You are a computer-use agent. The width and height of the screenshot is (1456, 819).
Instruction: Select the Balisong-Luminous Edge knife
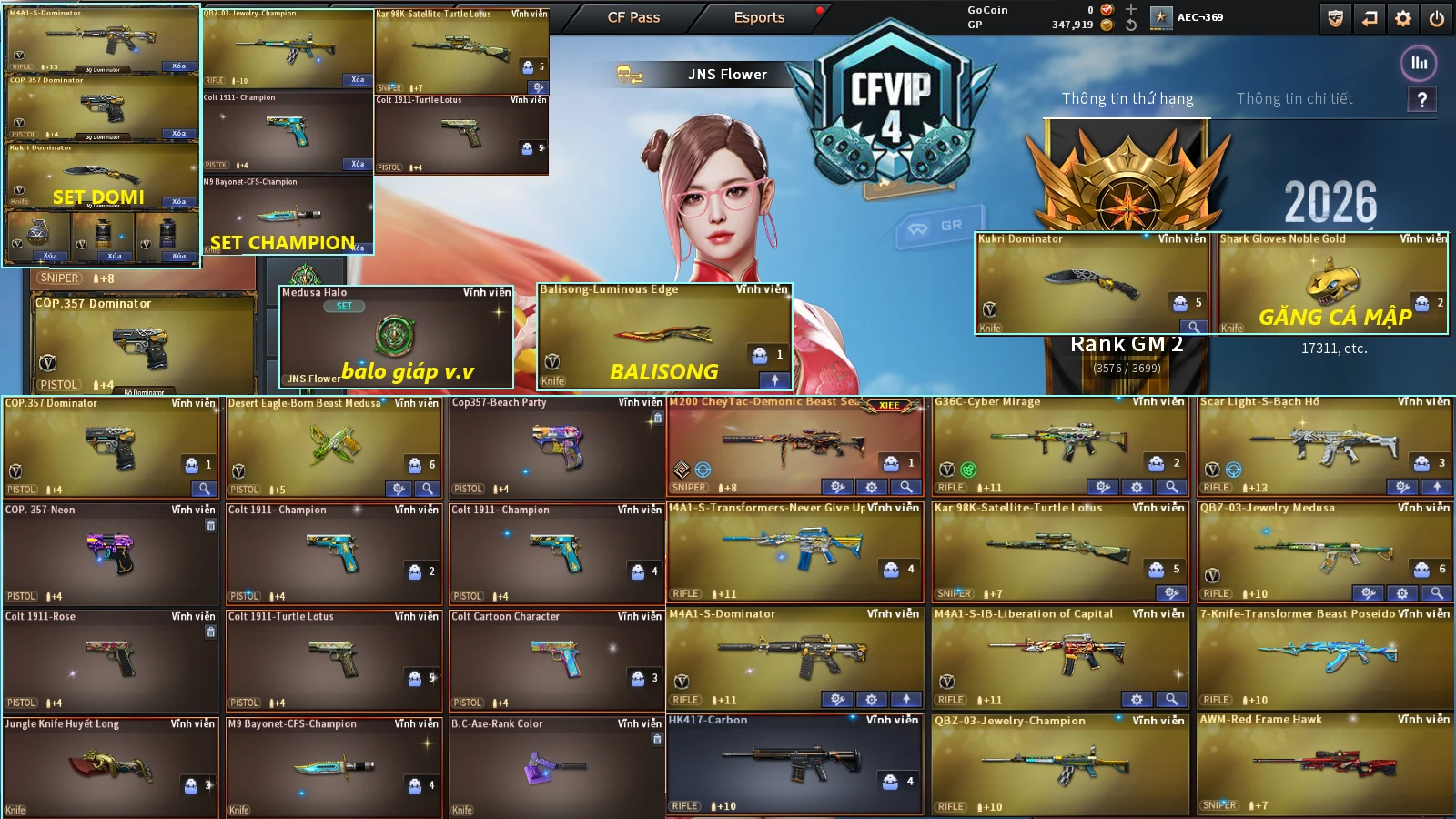pyautogui.click(x=664, y=335)
